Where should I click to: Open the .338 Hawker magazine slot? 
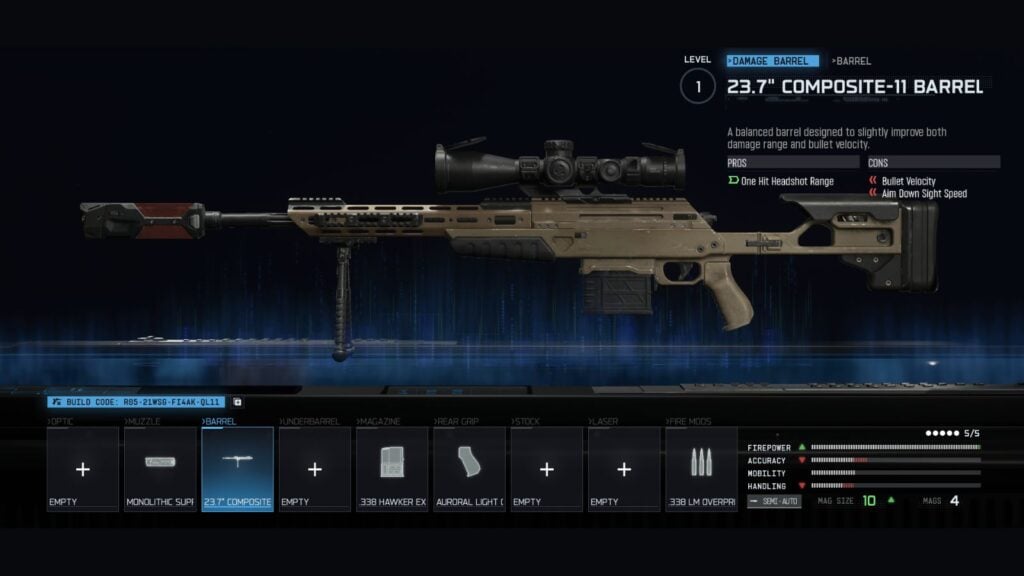tap(392, 469)
